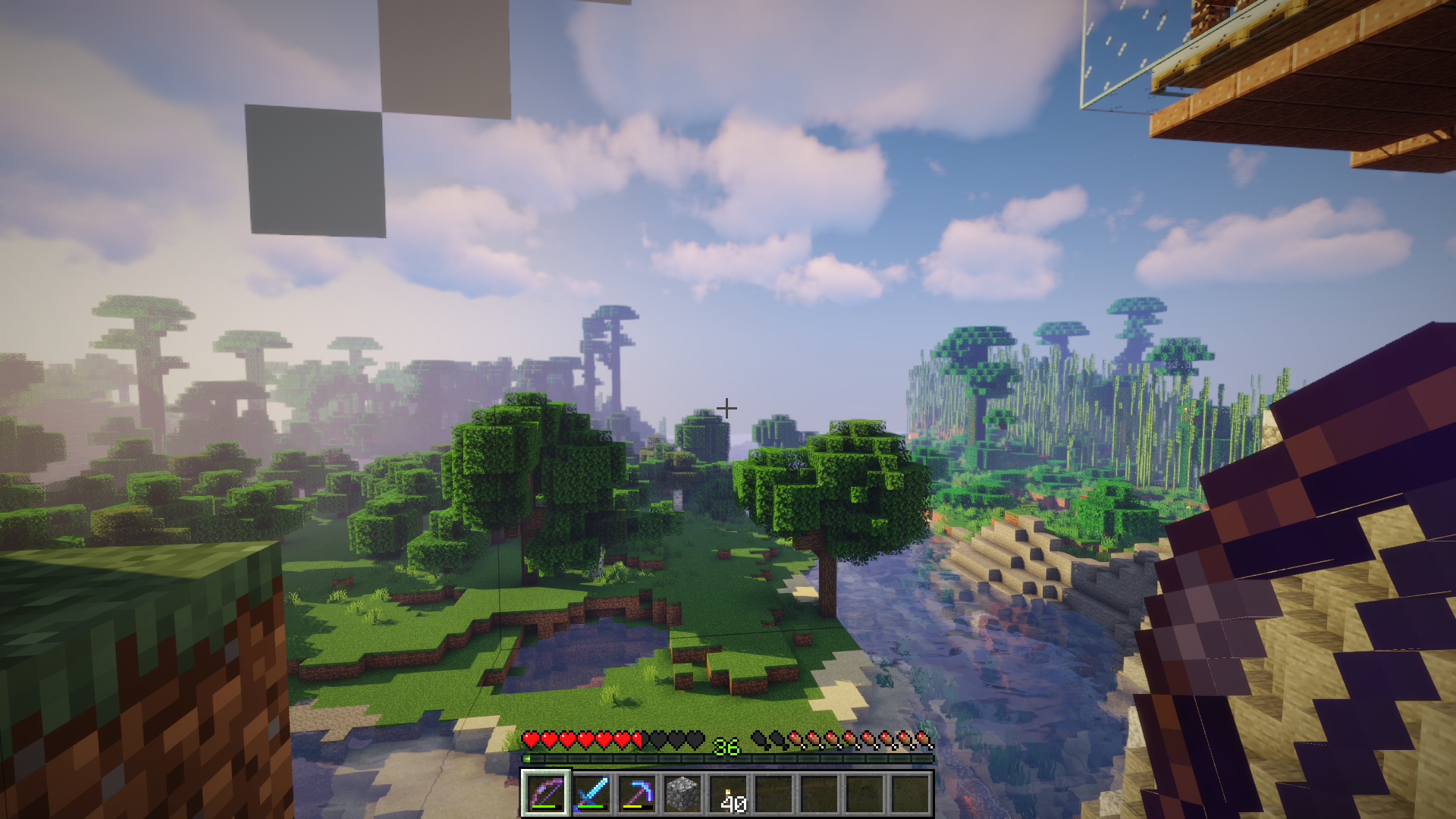The image size is (1456, 819).
Task: Click the first empty hotbar slot
Action: coord(774,794)
